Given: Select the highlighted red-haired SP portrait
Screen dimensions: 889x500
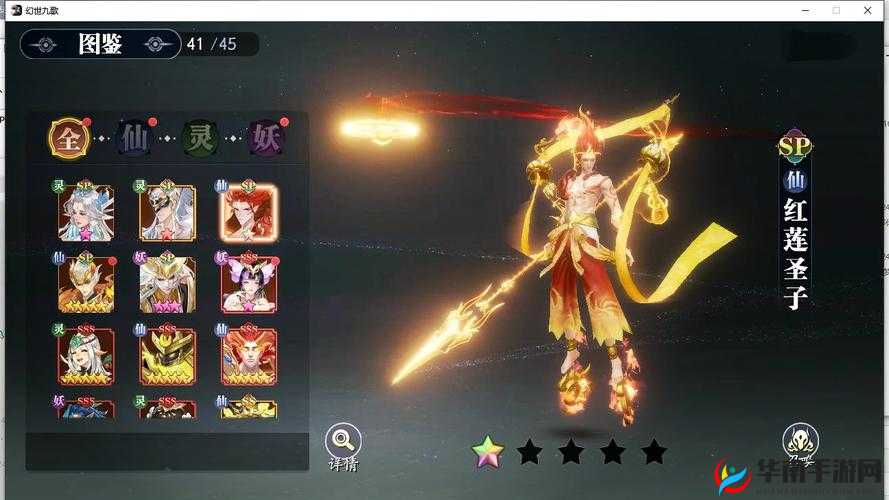Looking at the screenshot, I should pos(248,212).
